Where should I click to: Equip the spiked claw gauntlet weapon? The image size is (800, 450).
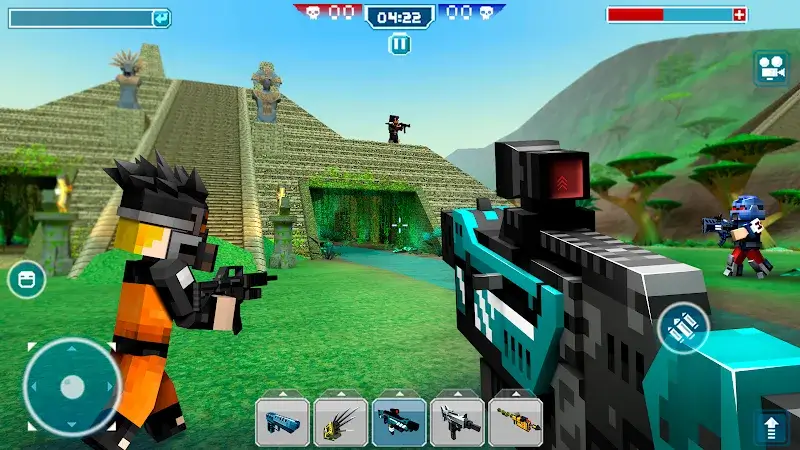[x=340, y=422]
